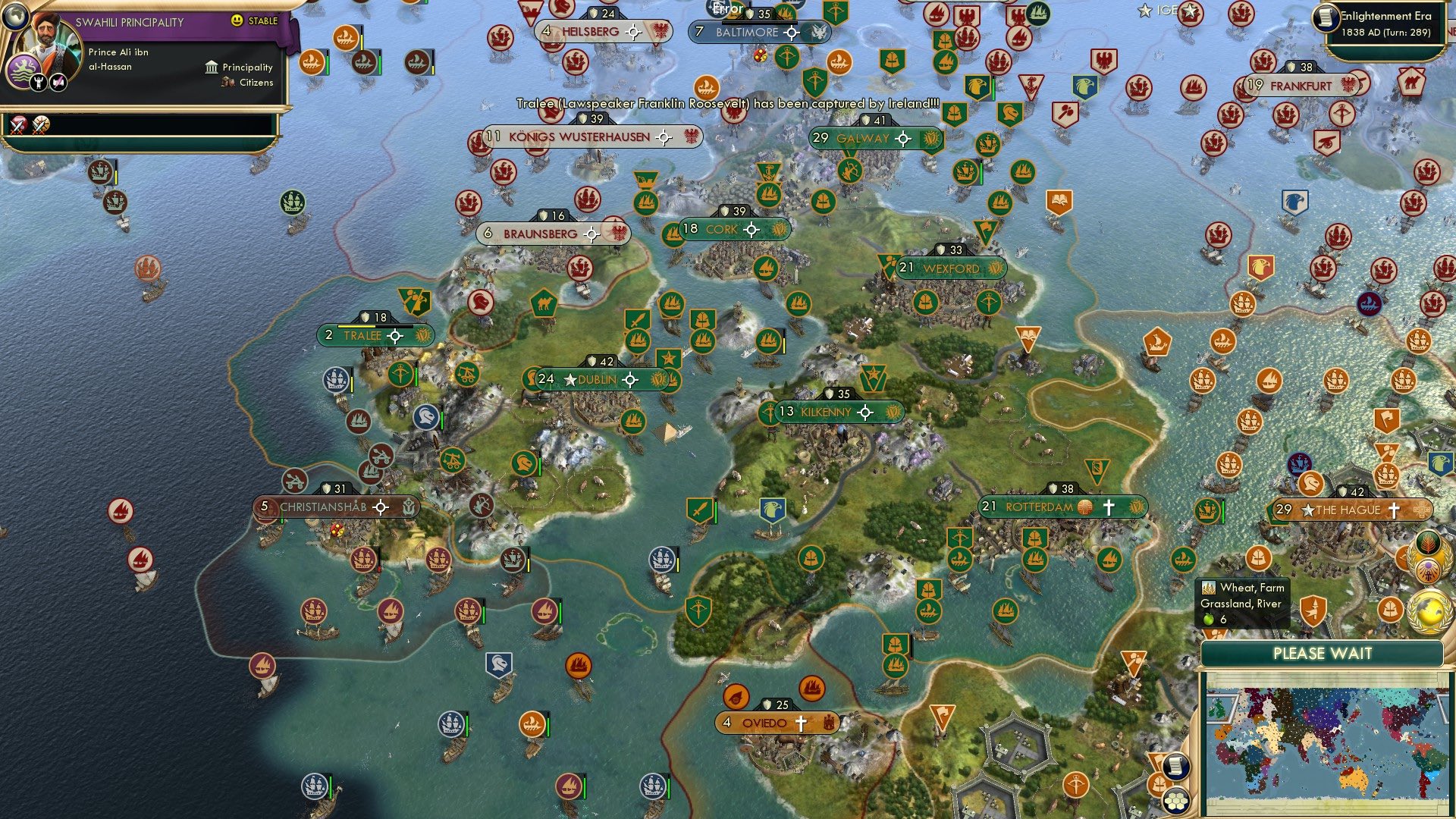Click the Principality government building icon
Image resolution: width=1456 pixels, height=819 pixels.
pos(211,67)
